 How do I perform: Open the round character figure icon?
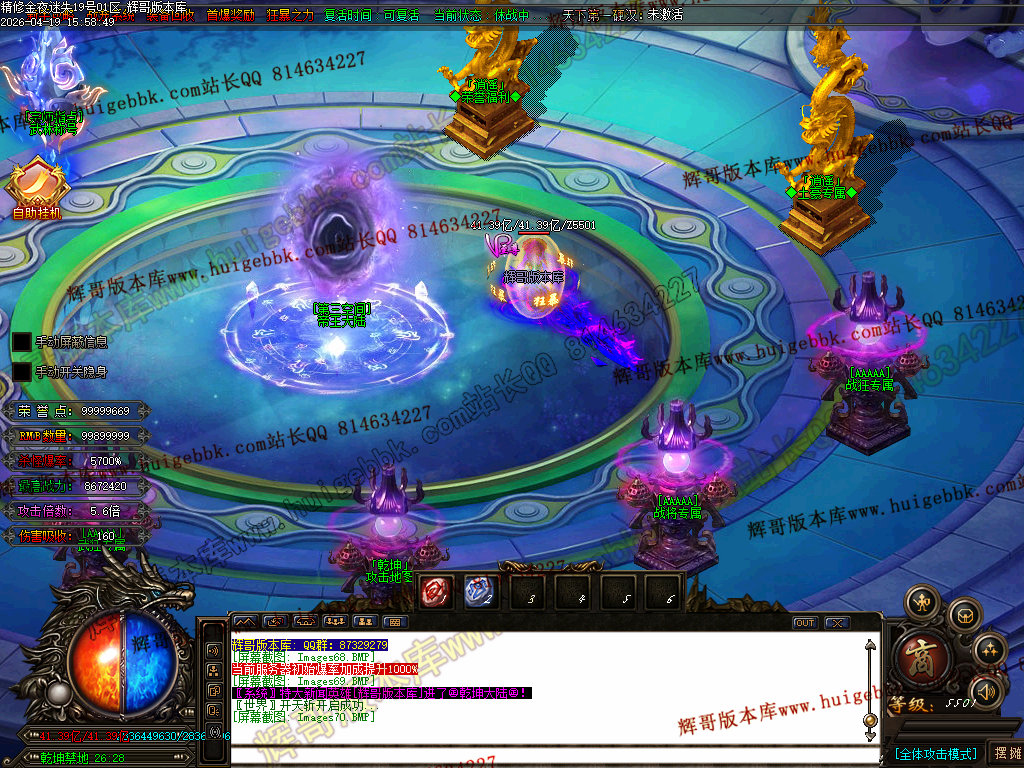(921, 601)
